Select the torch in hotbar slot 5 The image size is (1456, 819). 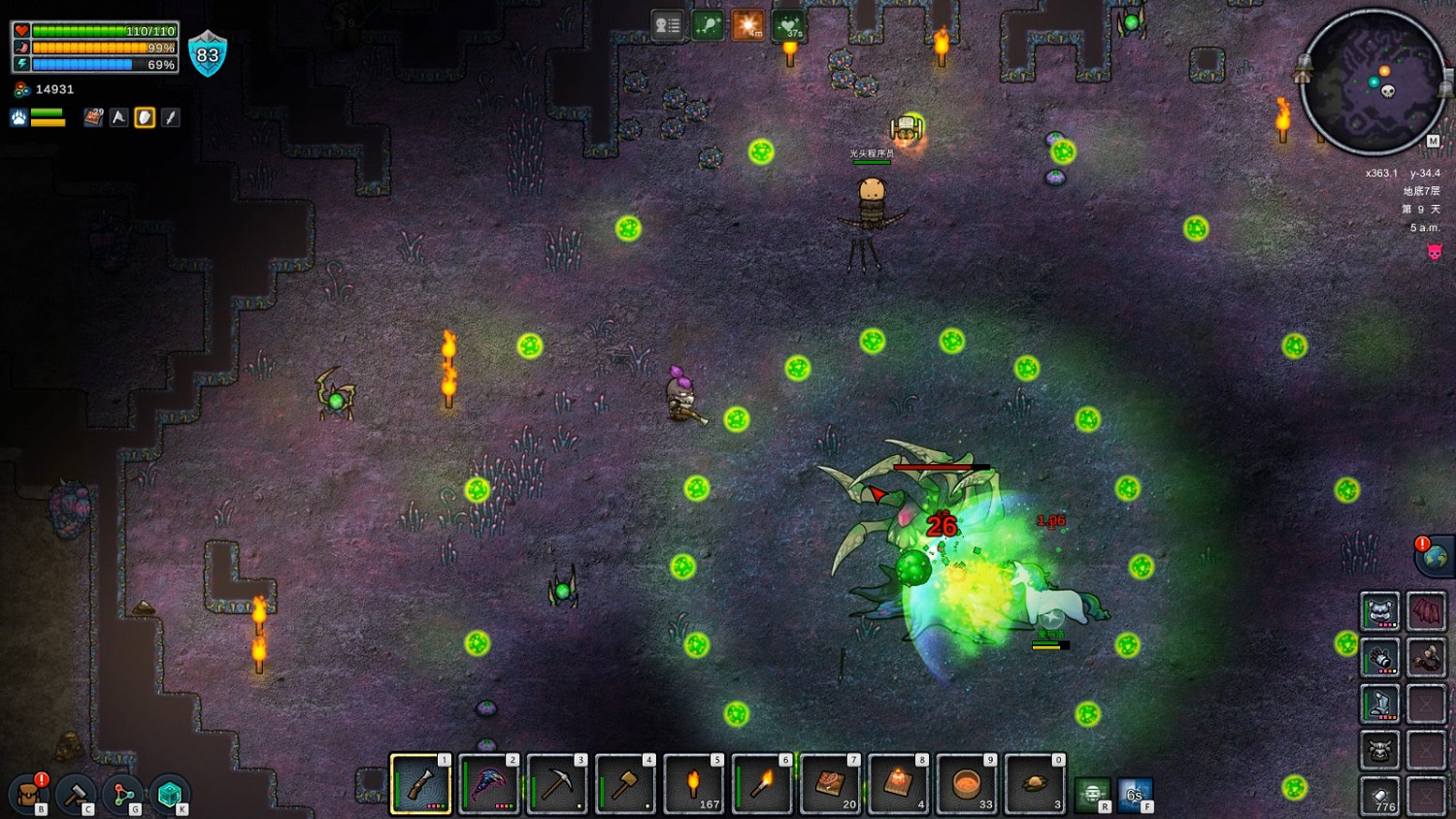pyautogui.click(x=693, y=784)
